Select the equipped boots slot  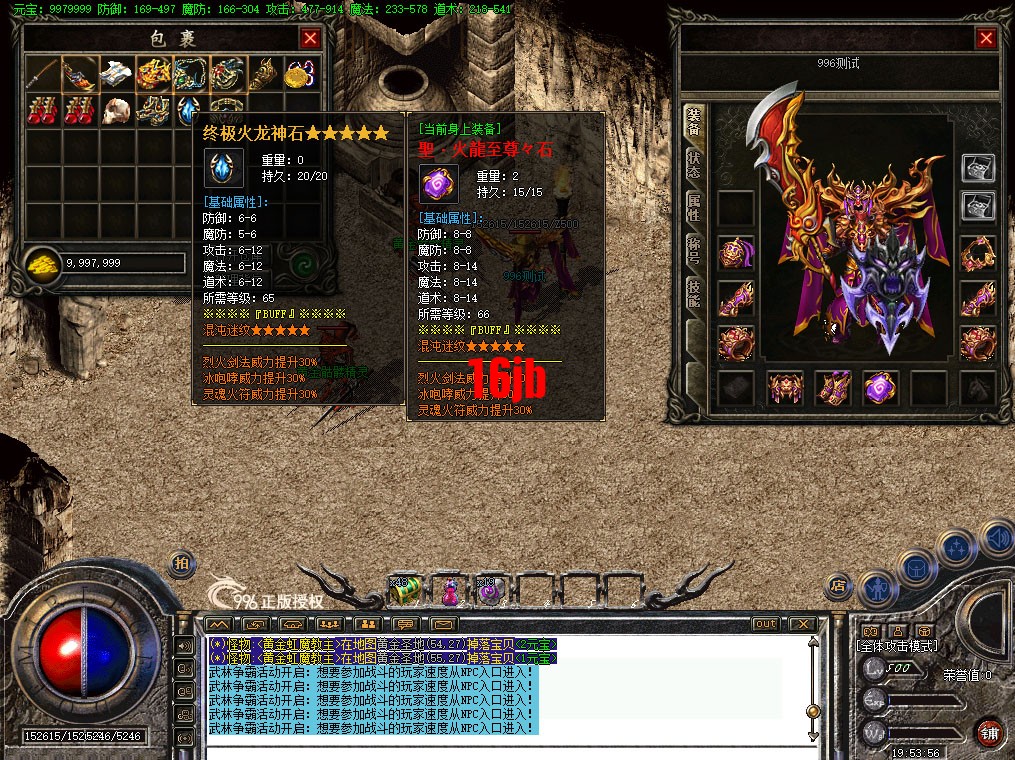coord(832,387)
